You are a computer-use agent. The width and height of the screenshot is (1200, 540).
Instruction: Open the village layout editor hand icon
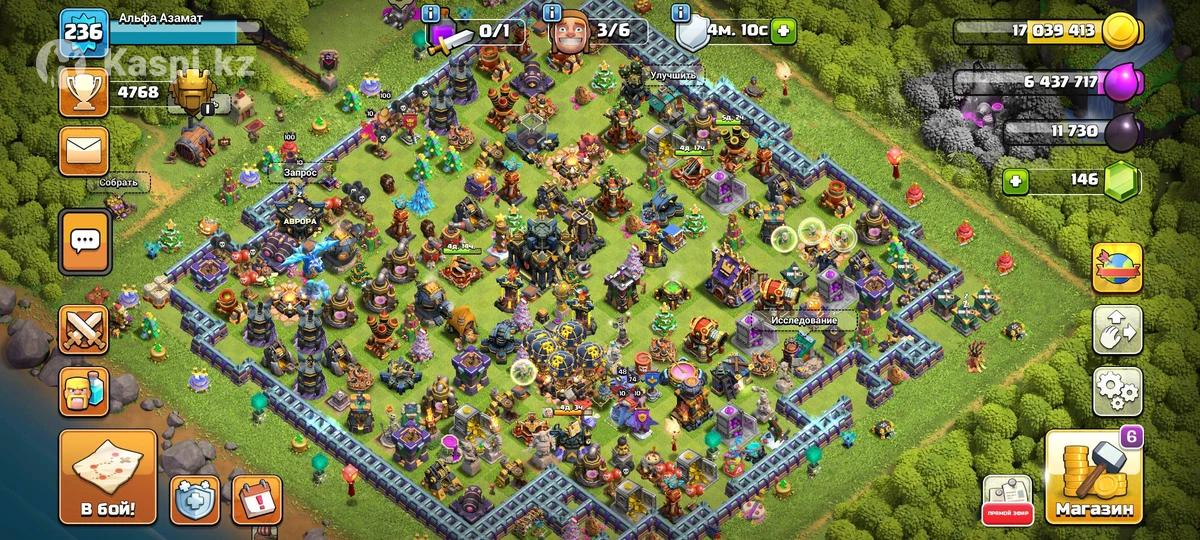tap(1117, 329)
